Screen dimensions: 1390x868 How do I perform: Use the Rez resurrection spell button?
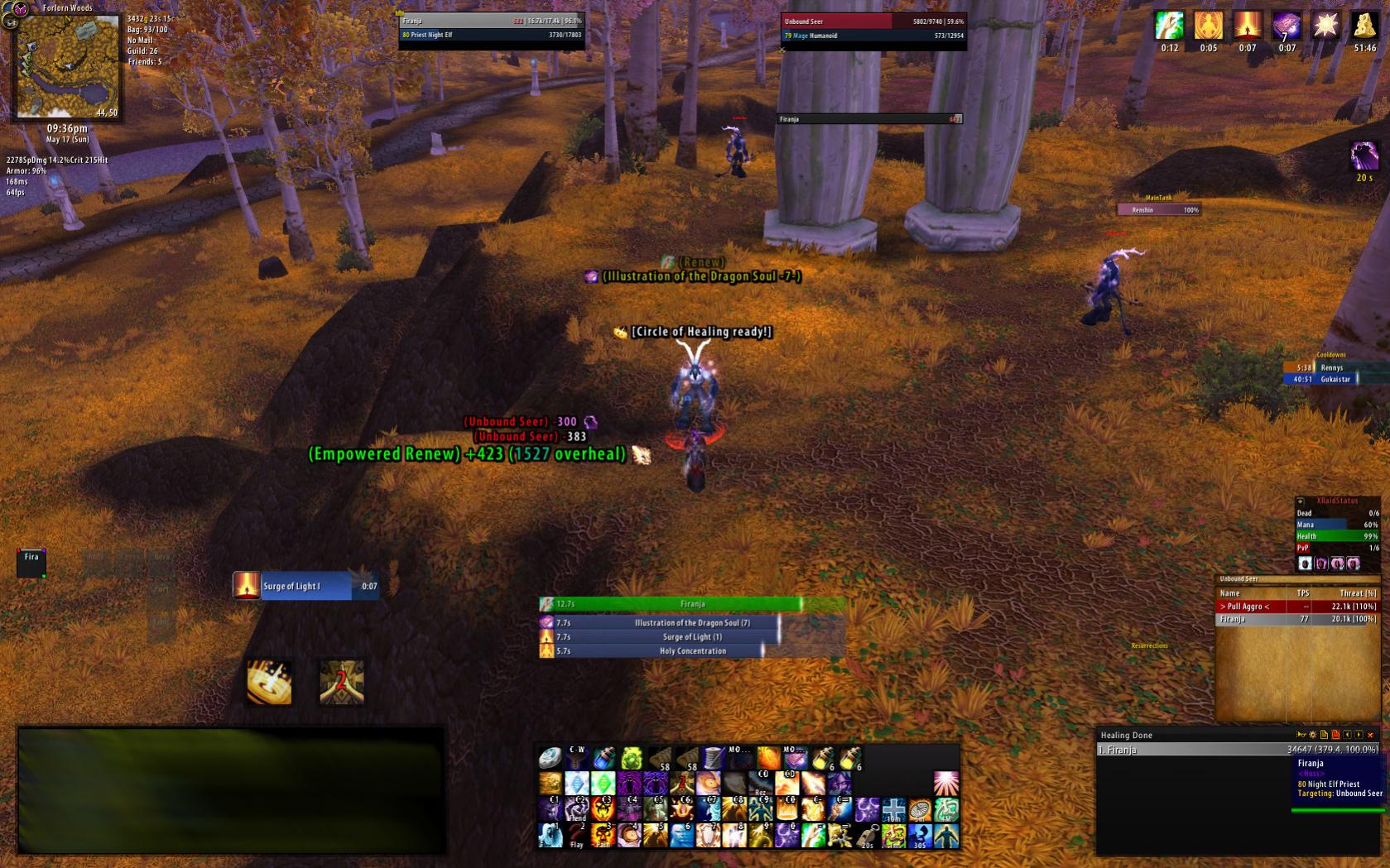point(761,783)
